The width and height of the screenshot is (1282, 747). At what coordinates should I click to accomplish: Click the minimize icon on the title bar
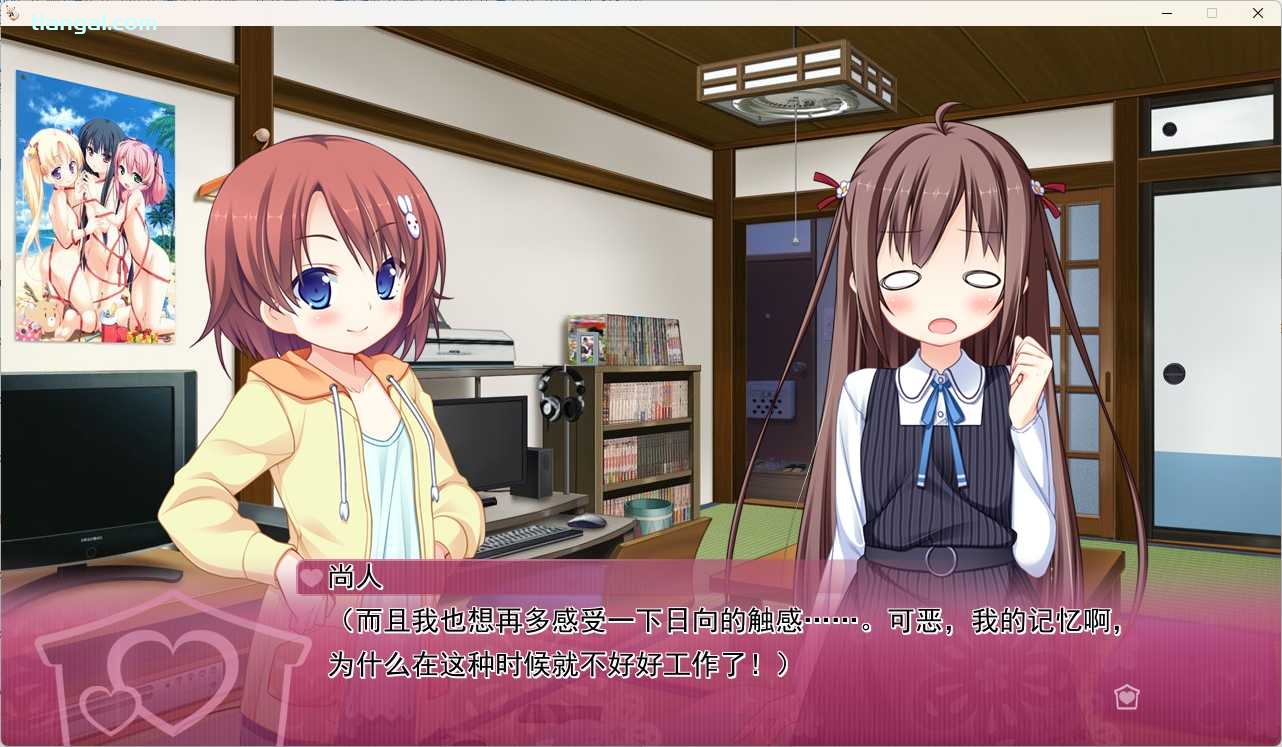(1166, 13)
